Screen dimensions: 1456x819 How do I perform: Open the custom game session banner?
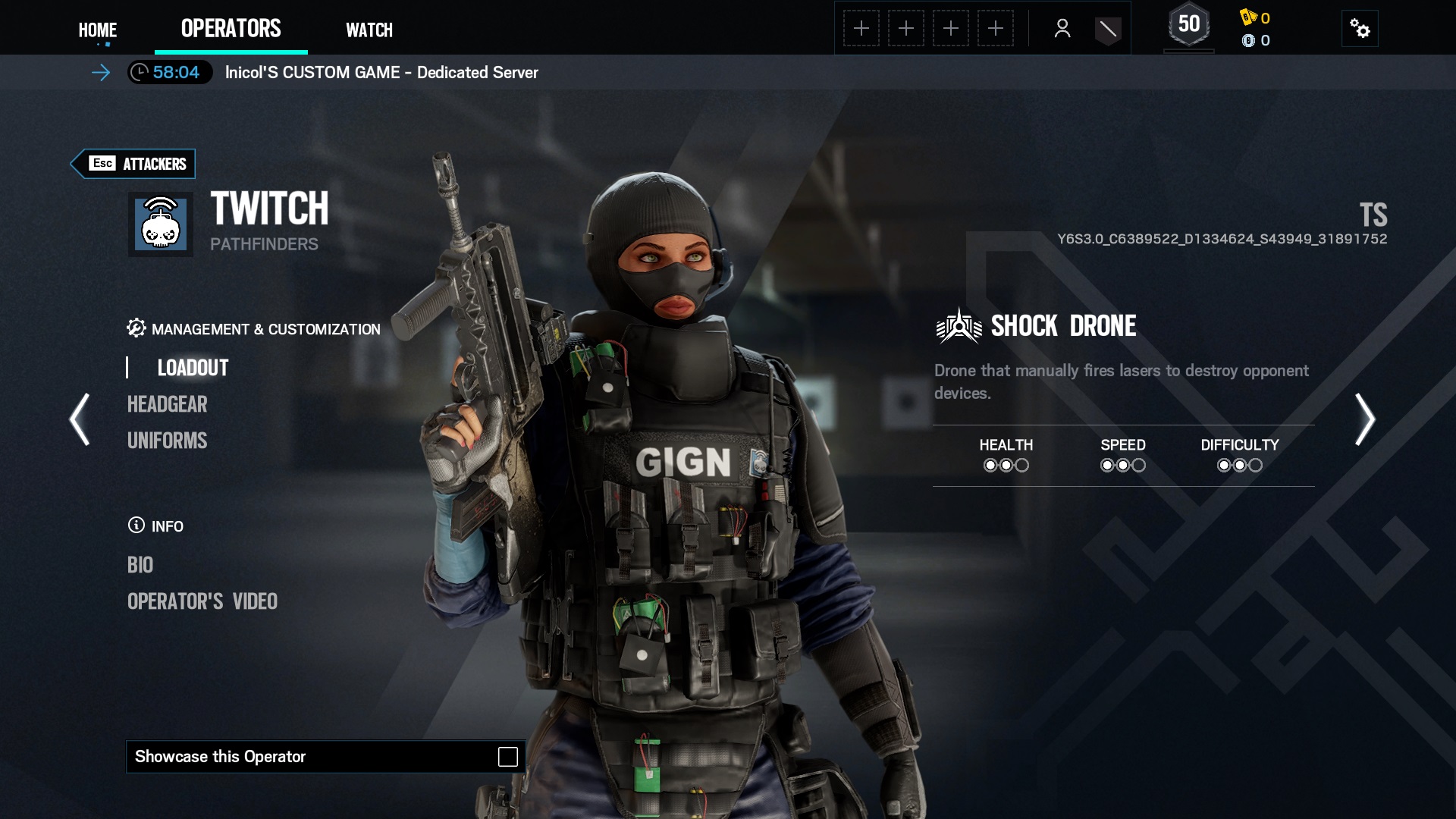[x=381, y=73]
